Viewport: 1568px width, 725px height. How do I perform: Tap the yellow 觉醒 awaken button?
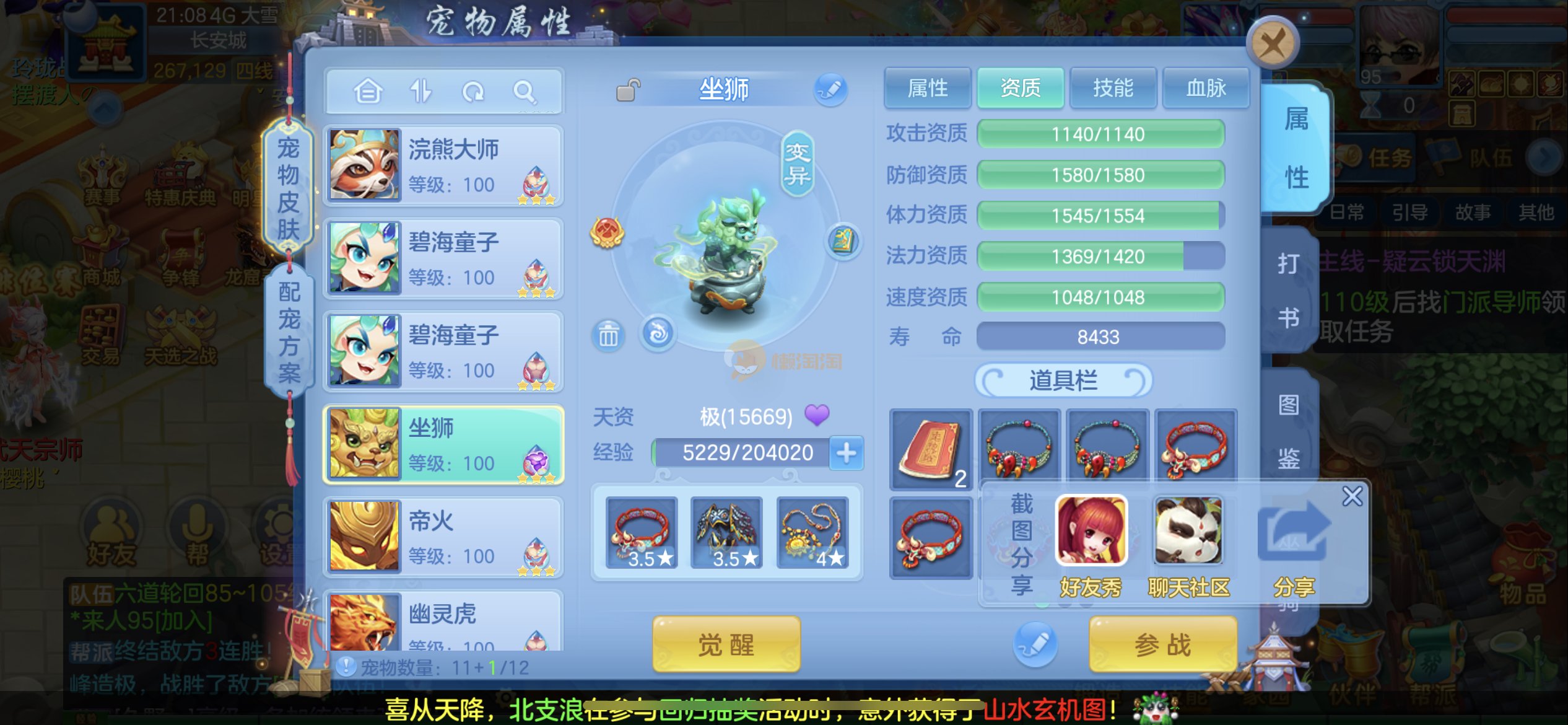[x=726, y=644]
